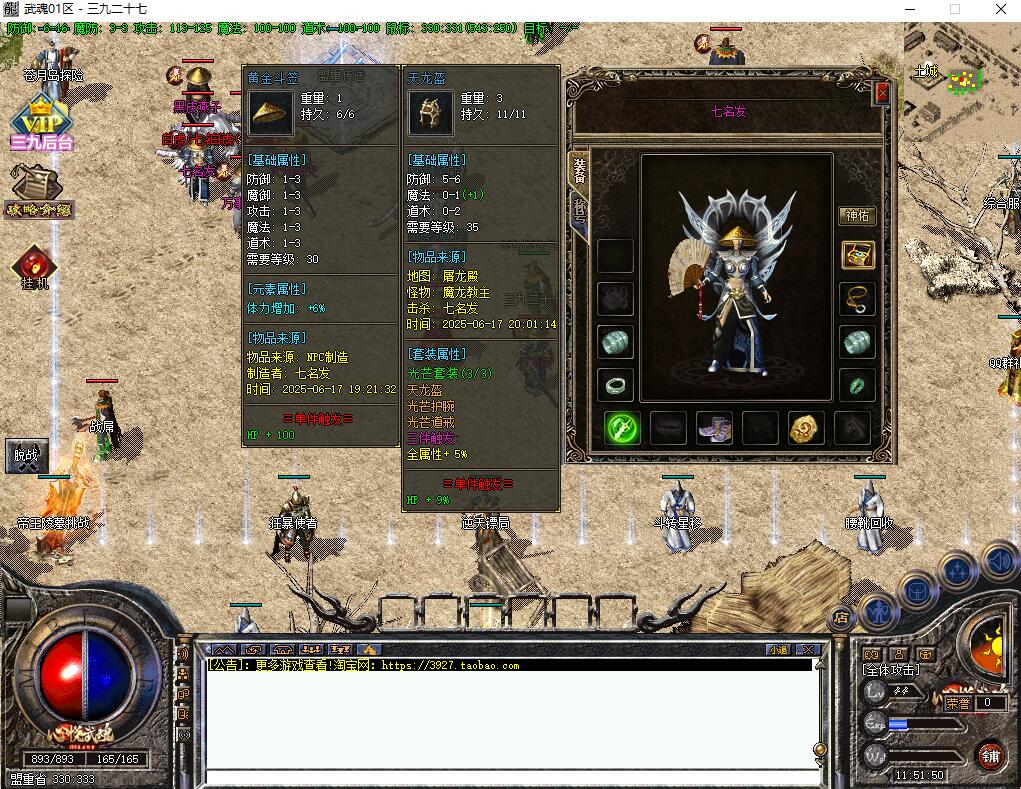Switch to the 装备 equipment tab
This screenshot has width=1021, height=789.
579,170
